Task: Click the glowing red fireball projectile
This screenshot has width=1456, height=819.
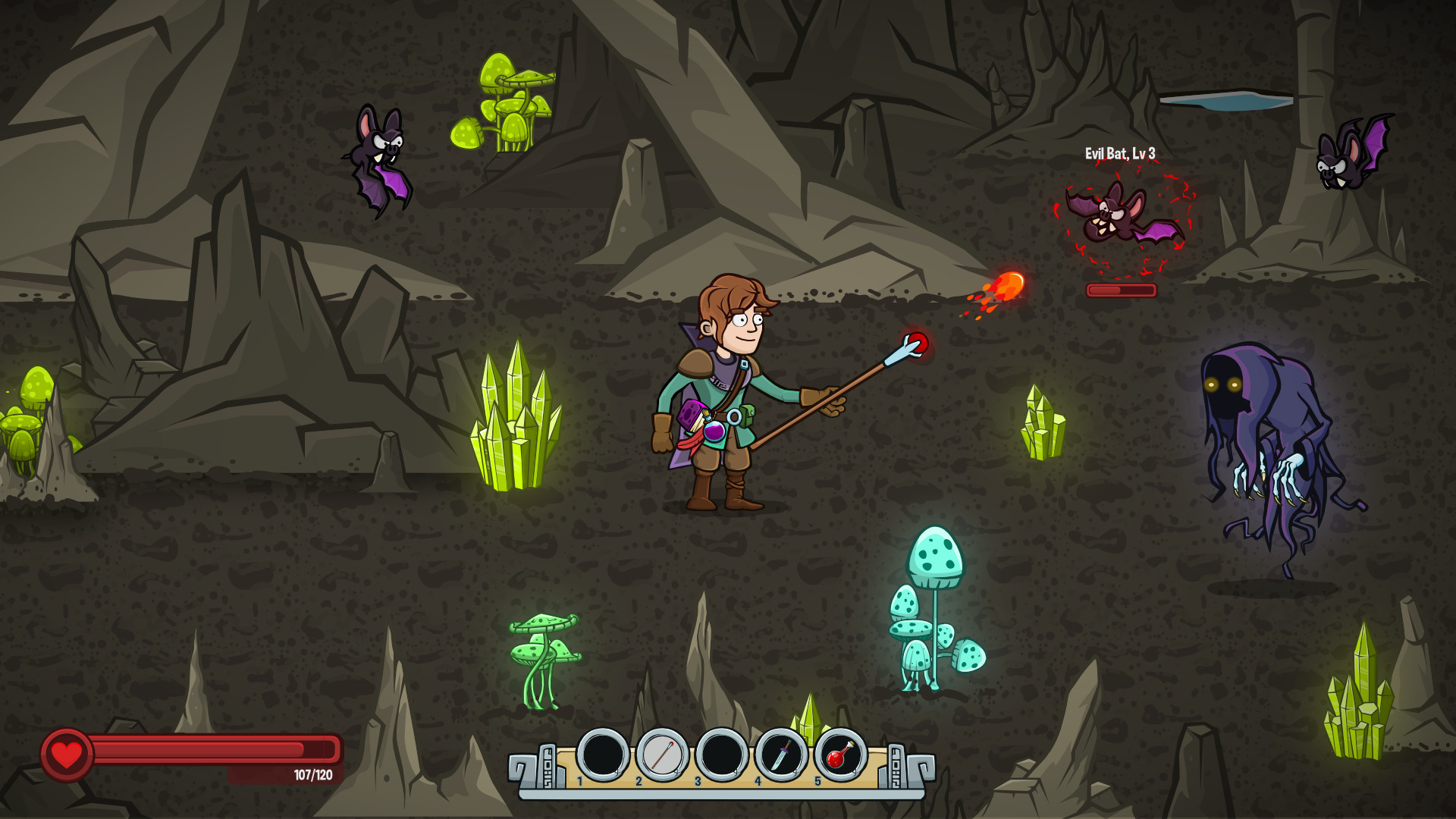Action: tap(1011, 285)
